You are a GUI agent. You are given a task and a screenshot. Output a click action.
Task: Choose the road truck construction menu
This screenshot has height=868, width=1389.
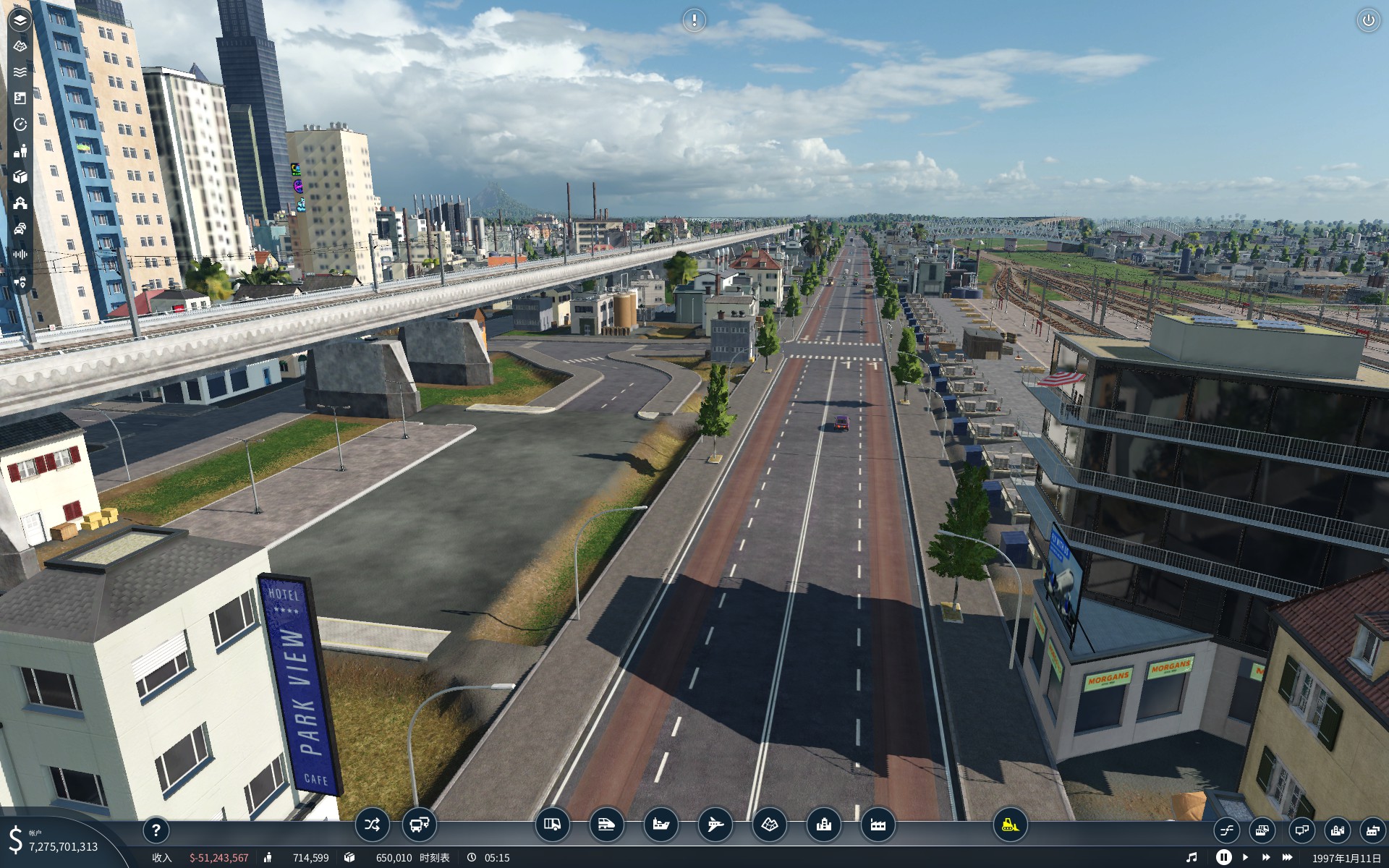pyautogui.click(x=552, y=825)
